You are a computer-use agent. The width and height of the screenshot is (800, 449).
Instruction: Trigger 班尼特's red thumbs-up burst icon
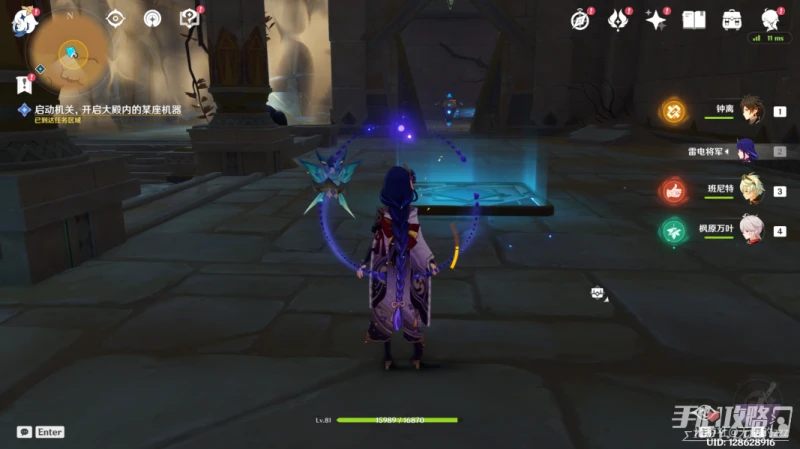point(673,191)
